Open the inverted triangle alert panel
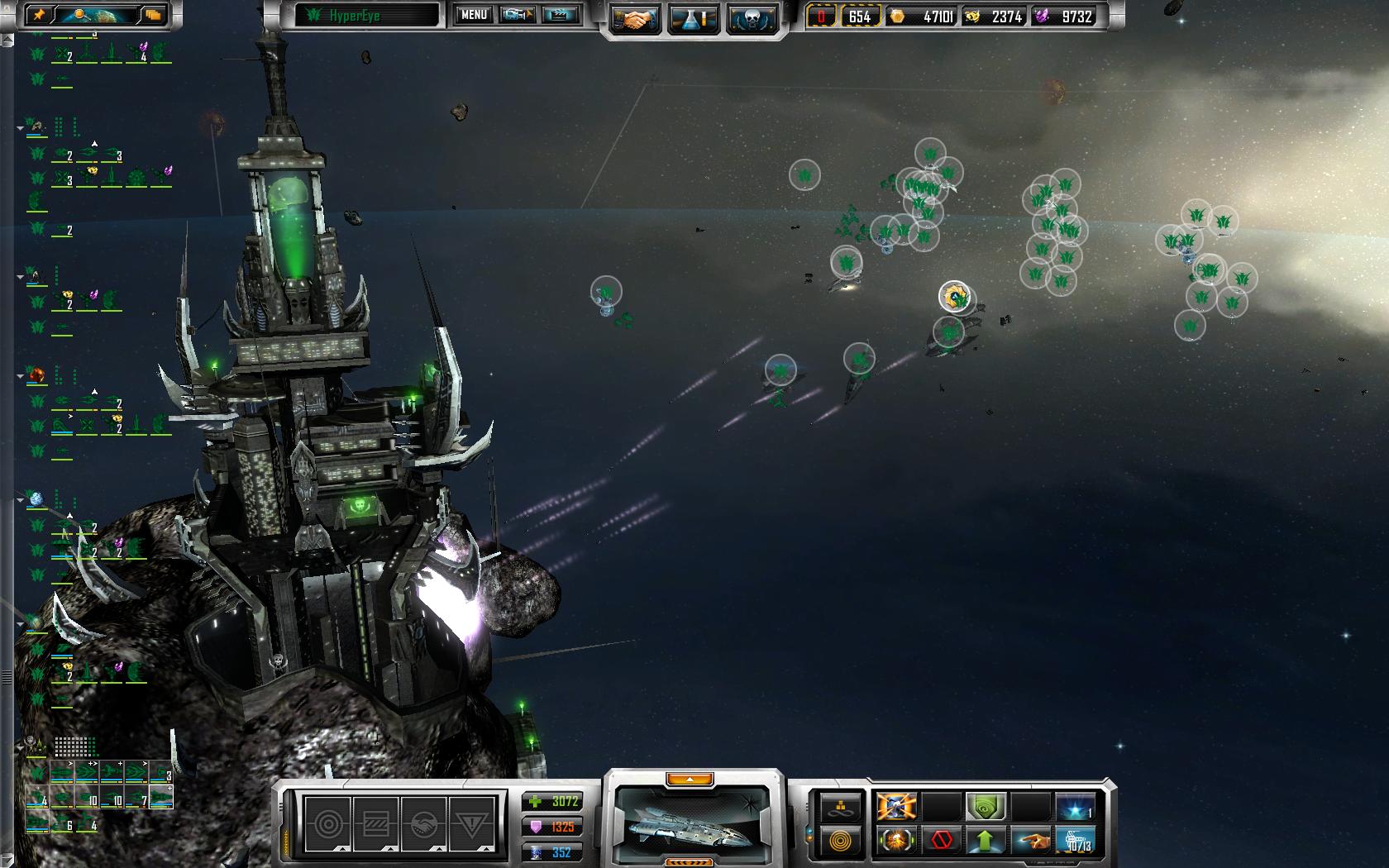Screen dimensions: 1389x868 coord(472,823)
